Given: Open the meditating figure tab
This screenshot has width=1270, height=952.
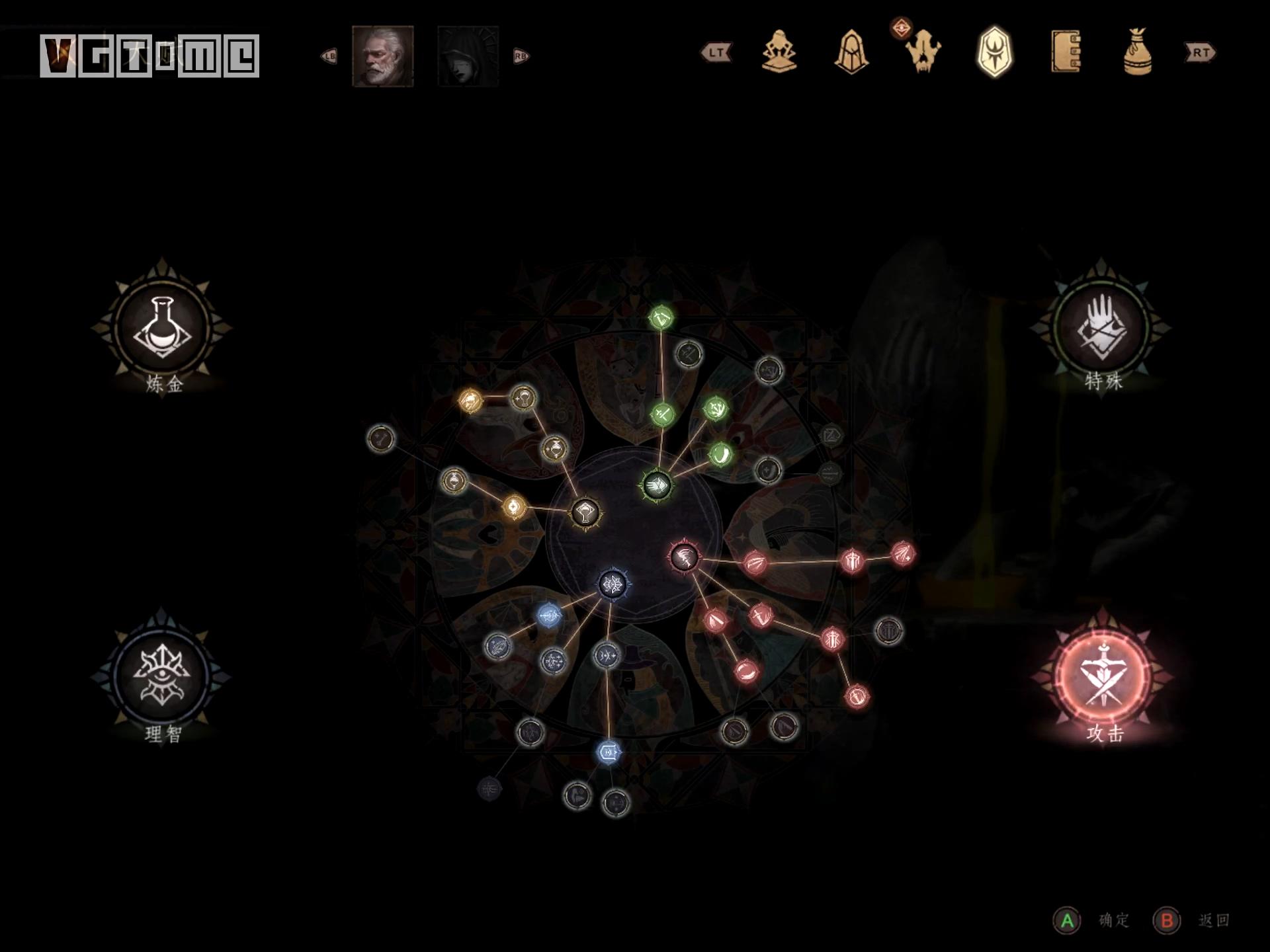Looking at the screenshot, I should point(779,52).
